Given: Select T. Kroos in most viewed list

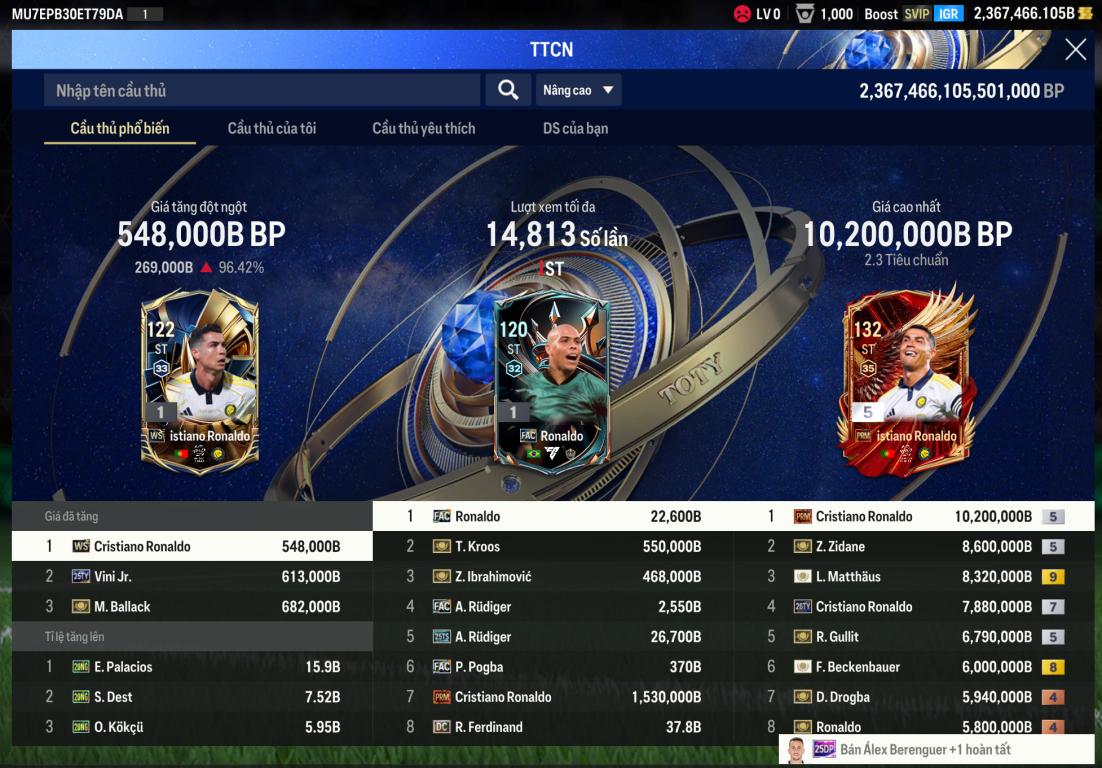Looking at the screenshot, I should 553,547.
